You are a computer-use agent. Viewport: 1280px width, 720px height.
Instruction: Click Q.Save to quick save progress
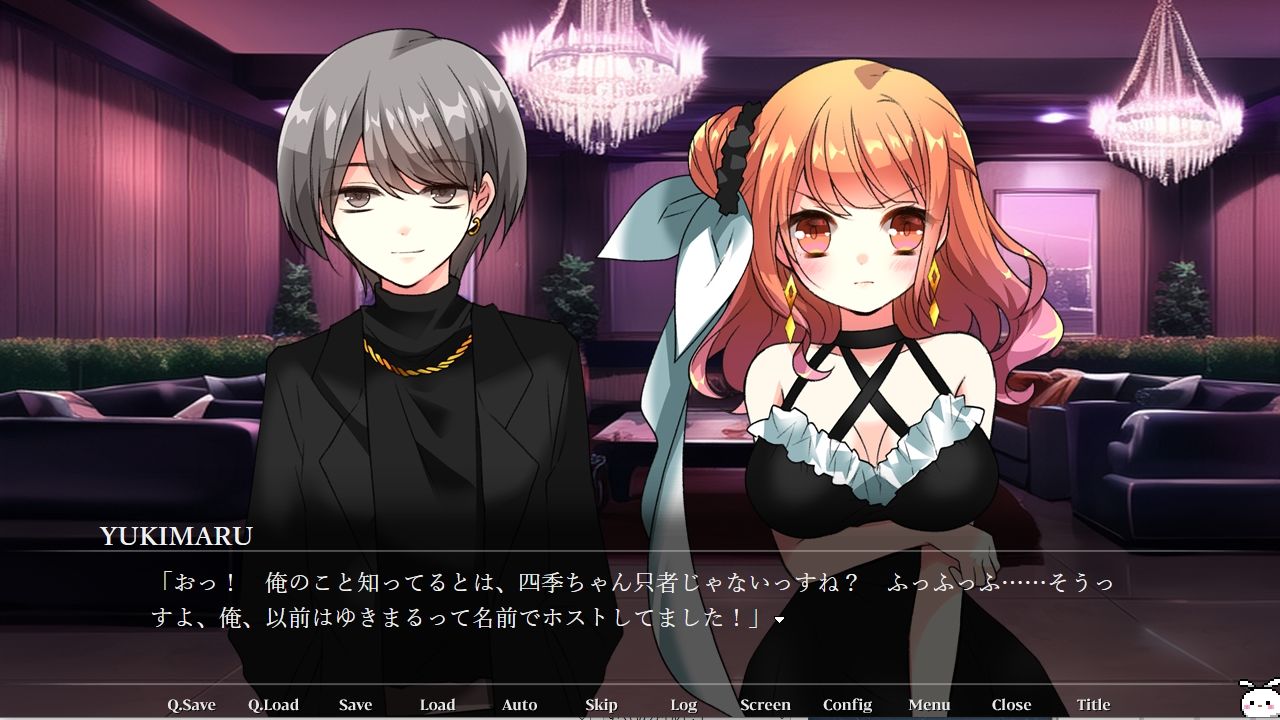pos(192,704)
